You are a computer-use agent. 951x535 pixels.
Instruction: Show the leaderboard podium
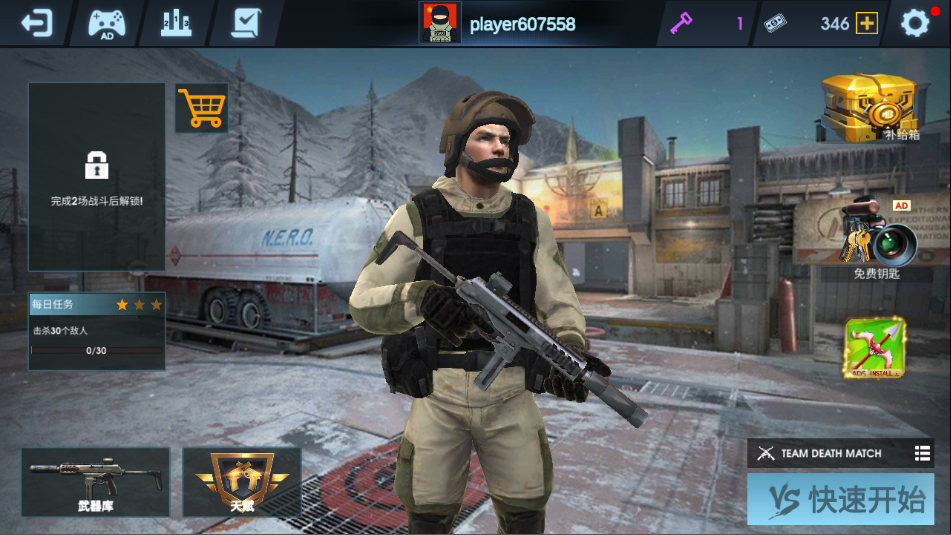[176, 23]
